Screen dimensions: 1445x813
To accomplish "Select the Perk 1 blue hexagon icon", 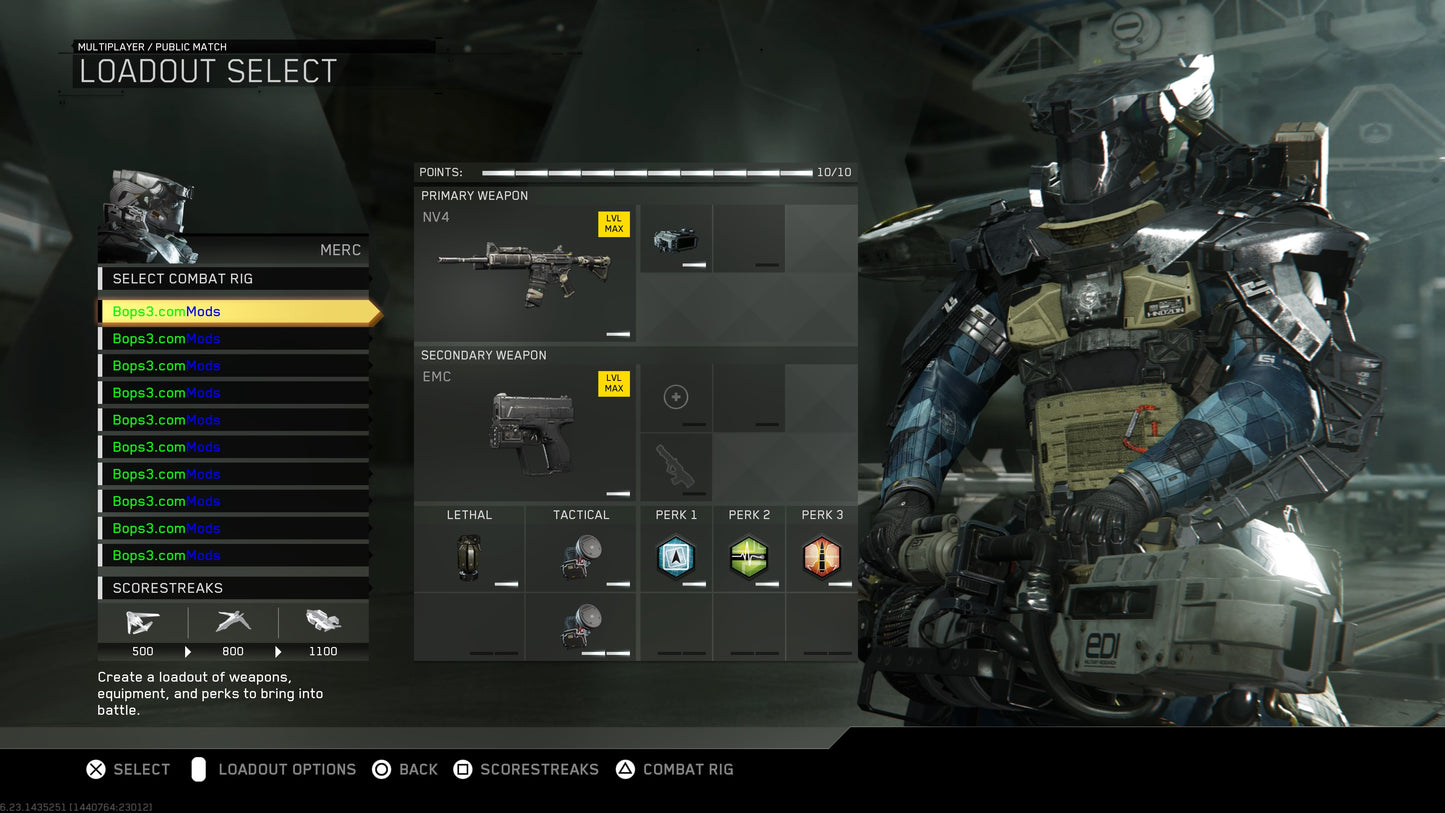I will (x=676, y=557).
